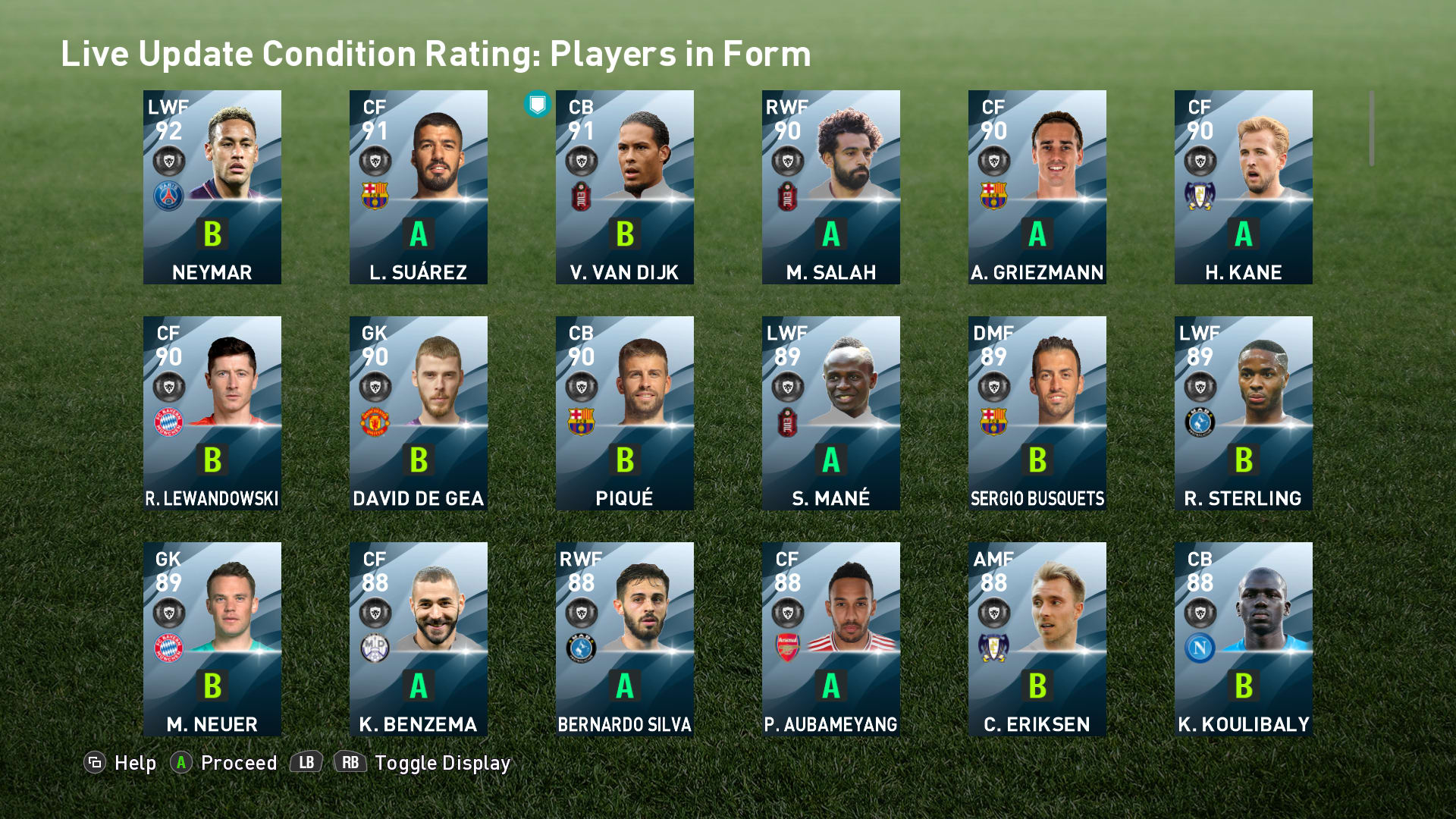Open the M. Neuer goalkeeper card
This screenshot has width=1456, height=819.
pyautogui.click(x=212, y=639)
